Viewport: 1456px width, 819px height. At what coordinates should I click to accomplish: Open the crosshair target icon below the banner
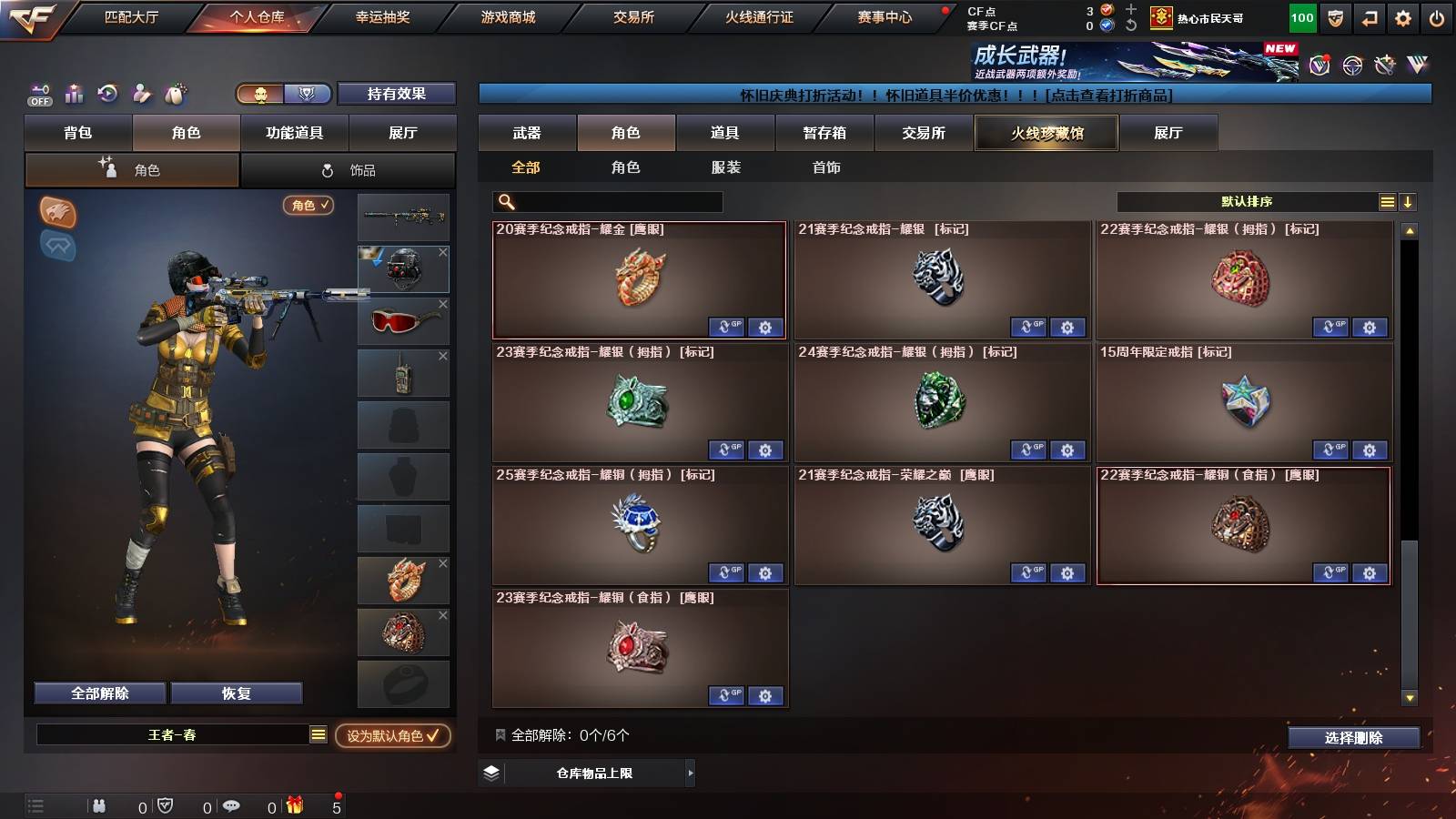point(1352,64)
